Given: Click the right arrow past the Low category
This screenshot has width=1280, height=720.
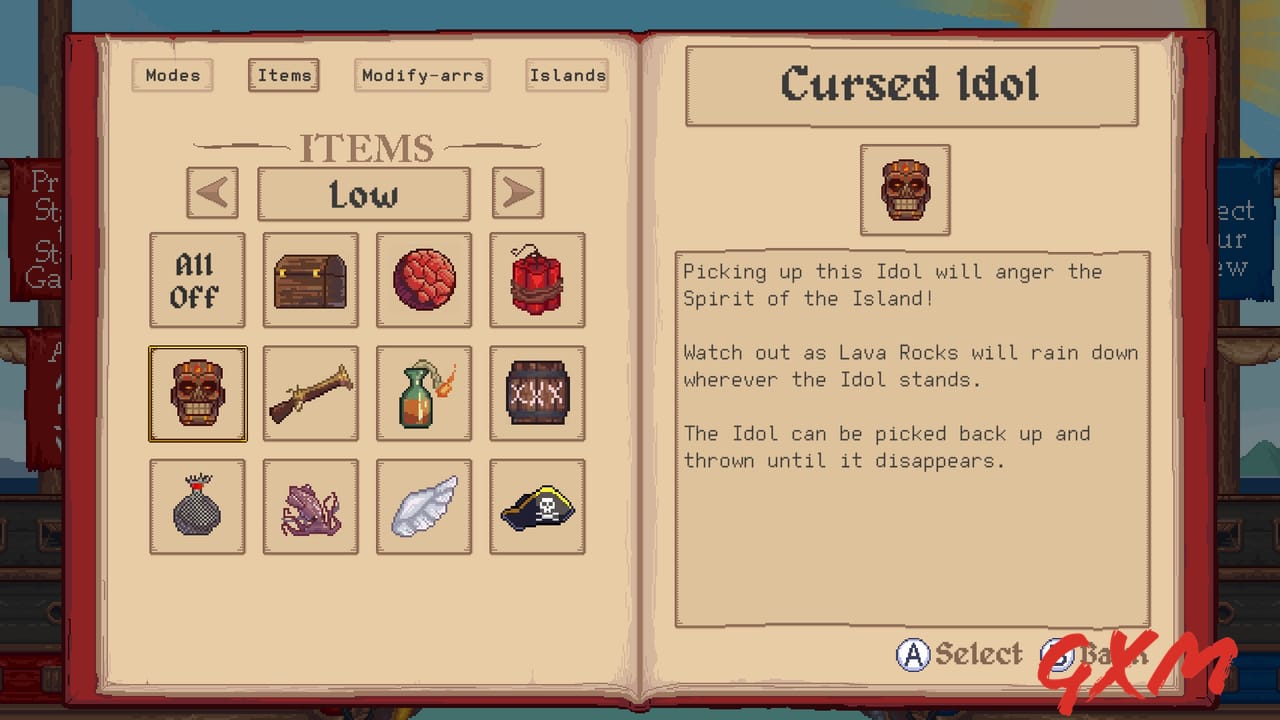Looking at the screenshot, I should (517, 193).
